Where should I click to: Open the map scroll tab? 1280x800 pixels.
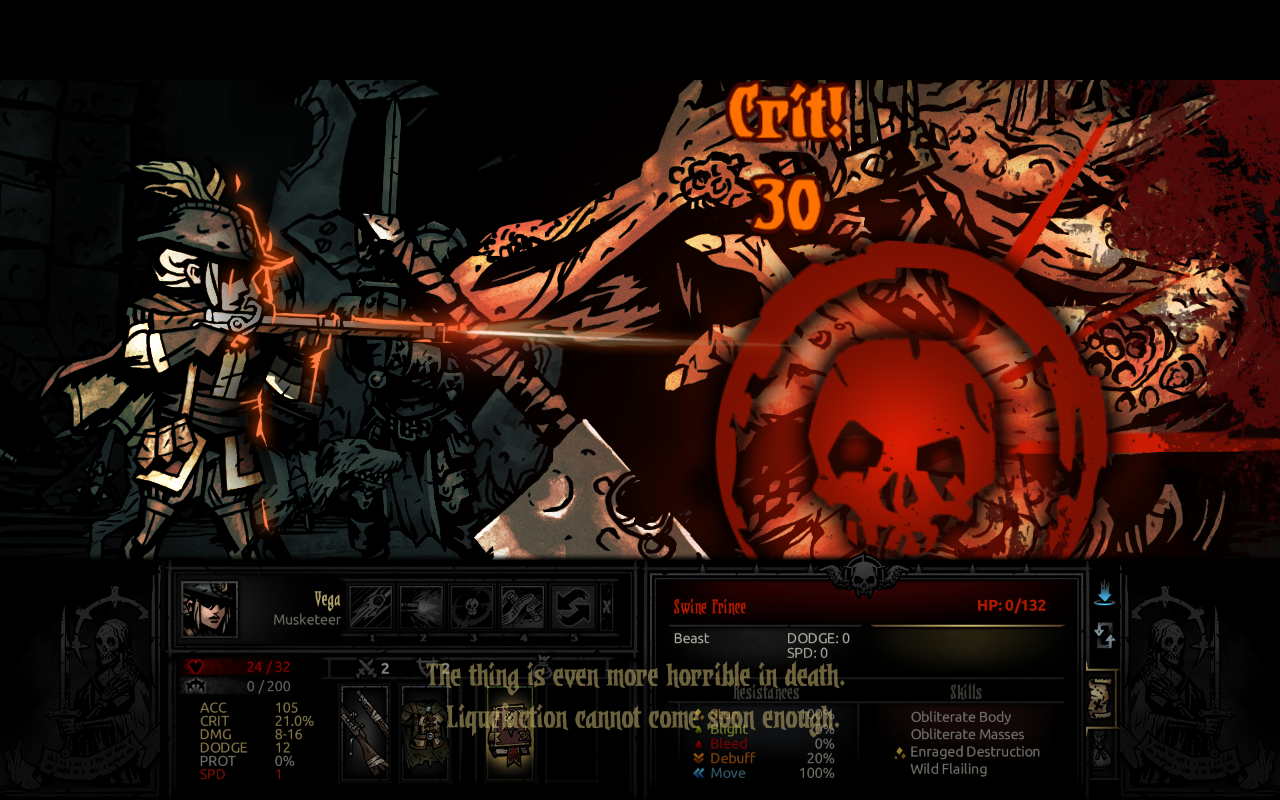click(1102, 697)
